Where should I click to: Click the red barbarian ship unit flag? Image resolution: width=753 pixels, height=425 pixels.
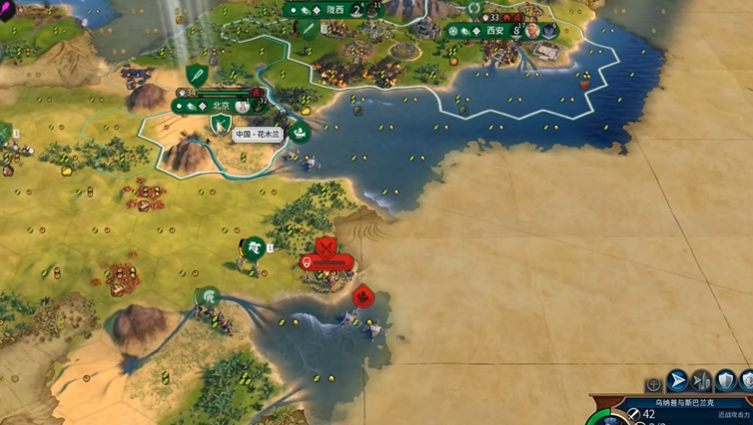(363, 296)
